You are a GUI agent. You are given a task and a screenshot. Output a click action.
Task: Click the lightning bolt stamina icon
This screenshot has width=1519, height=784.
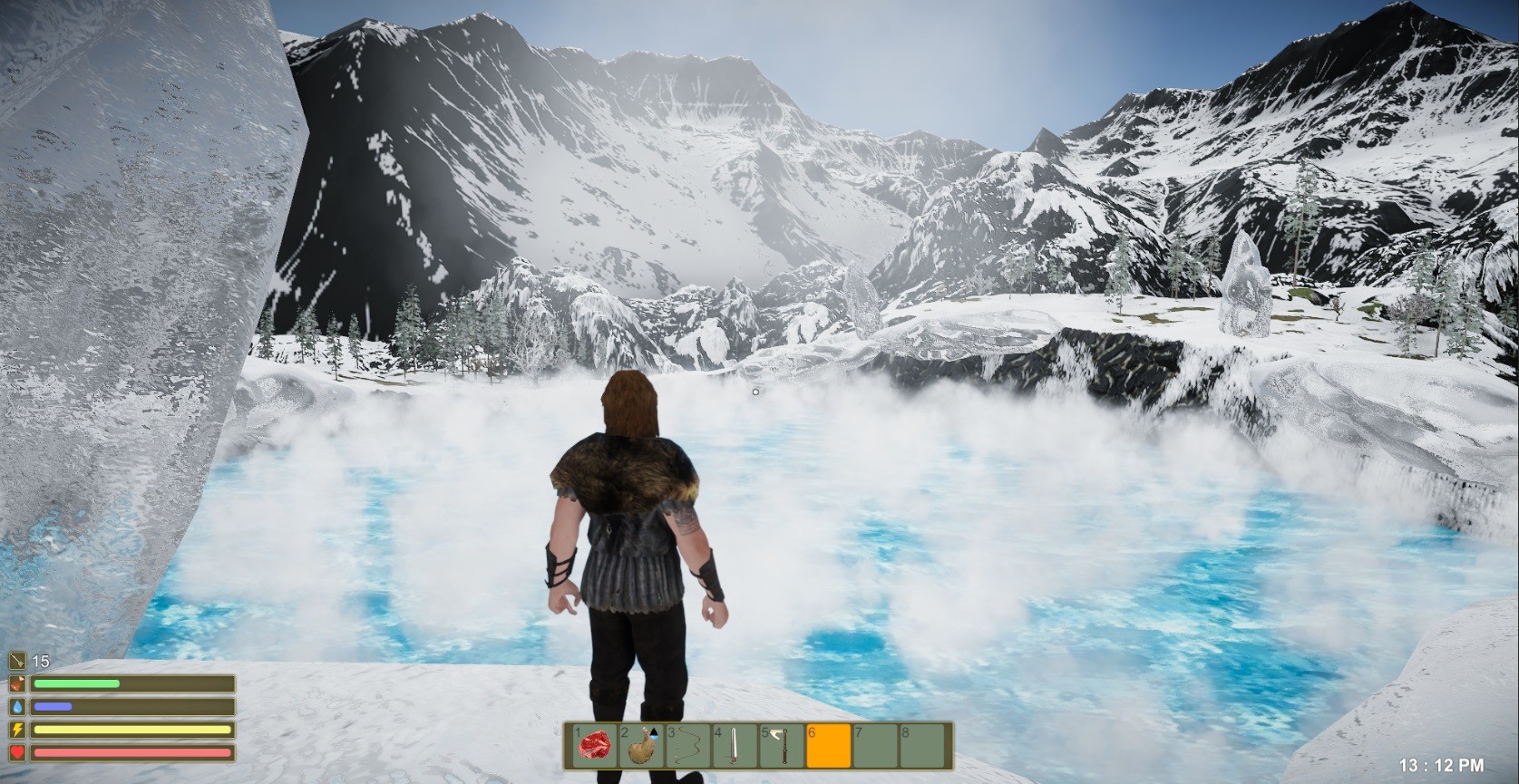click(16, 730)
